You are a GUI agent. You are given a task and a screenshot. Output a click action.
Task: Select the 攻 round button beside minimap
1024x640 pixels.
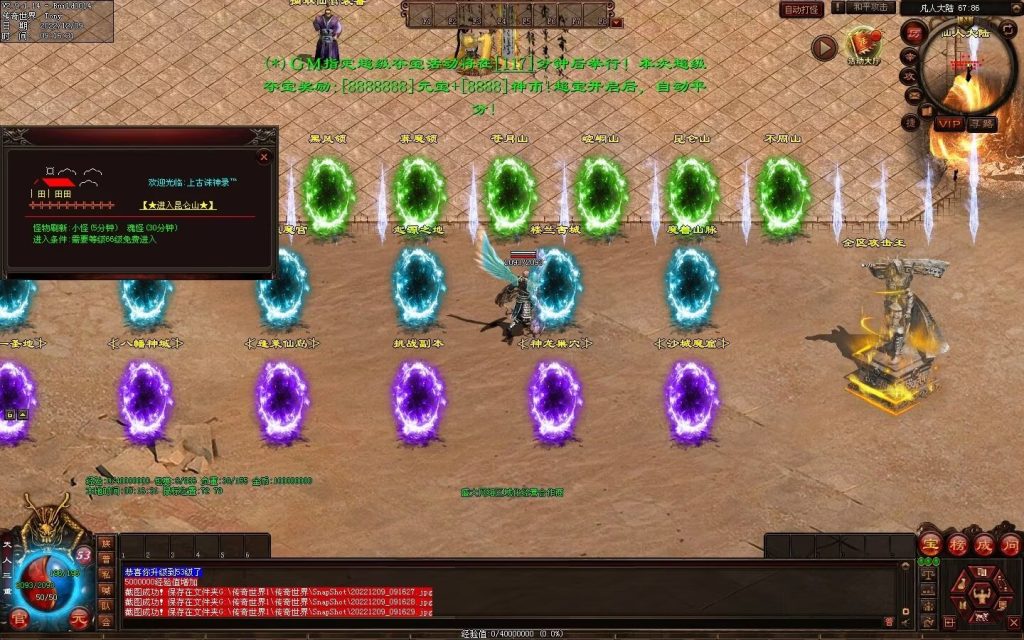tap(911, 75)
